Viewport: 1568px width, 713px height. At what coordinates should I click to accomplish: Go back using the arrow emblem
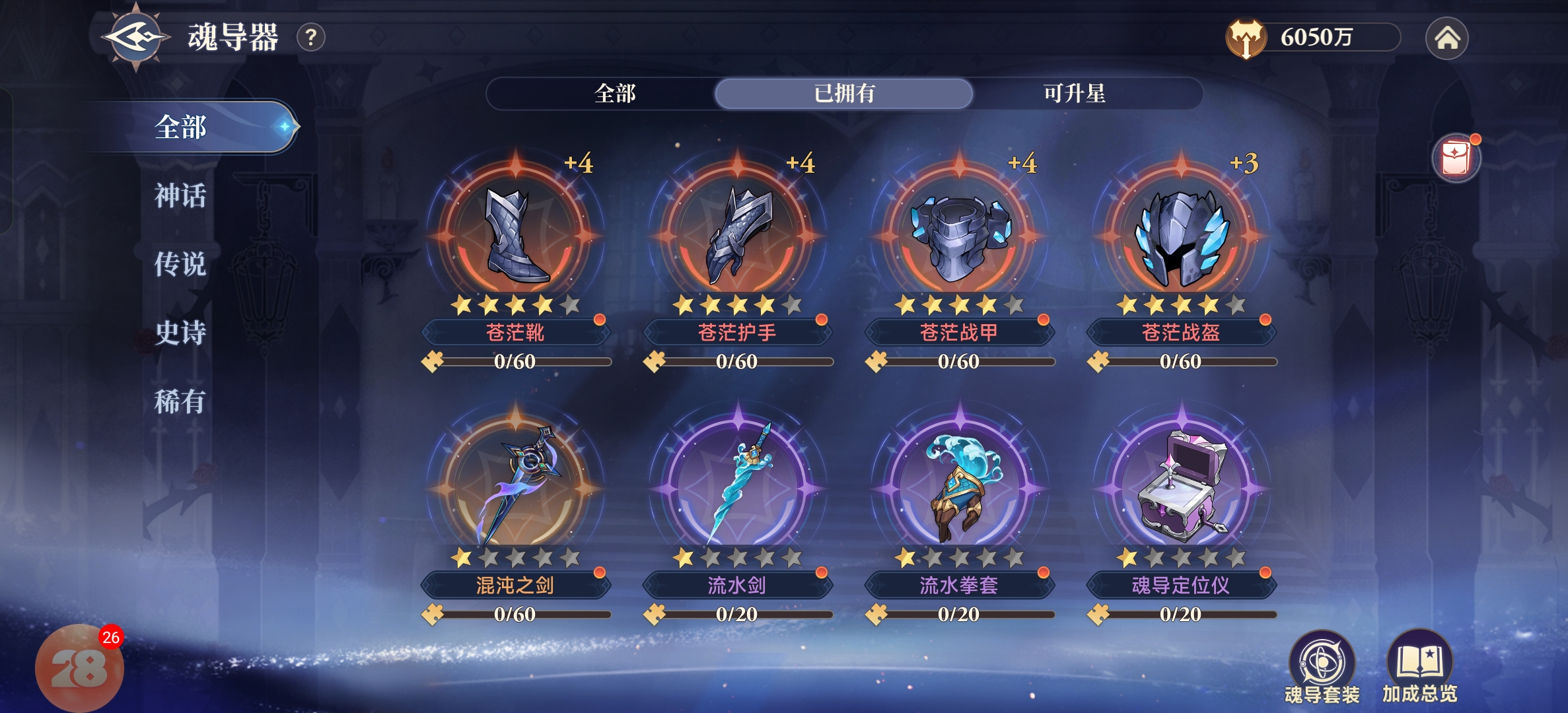[135, 37]
